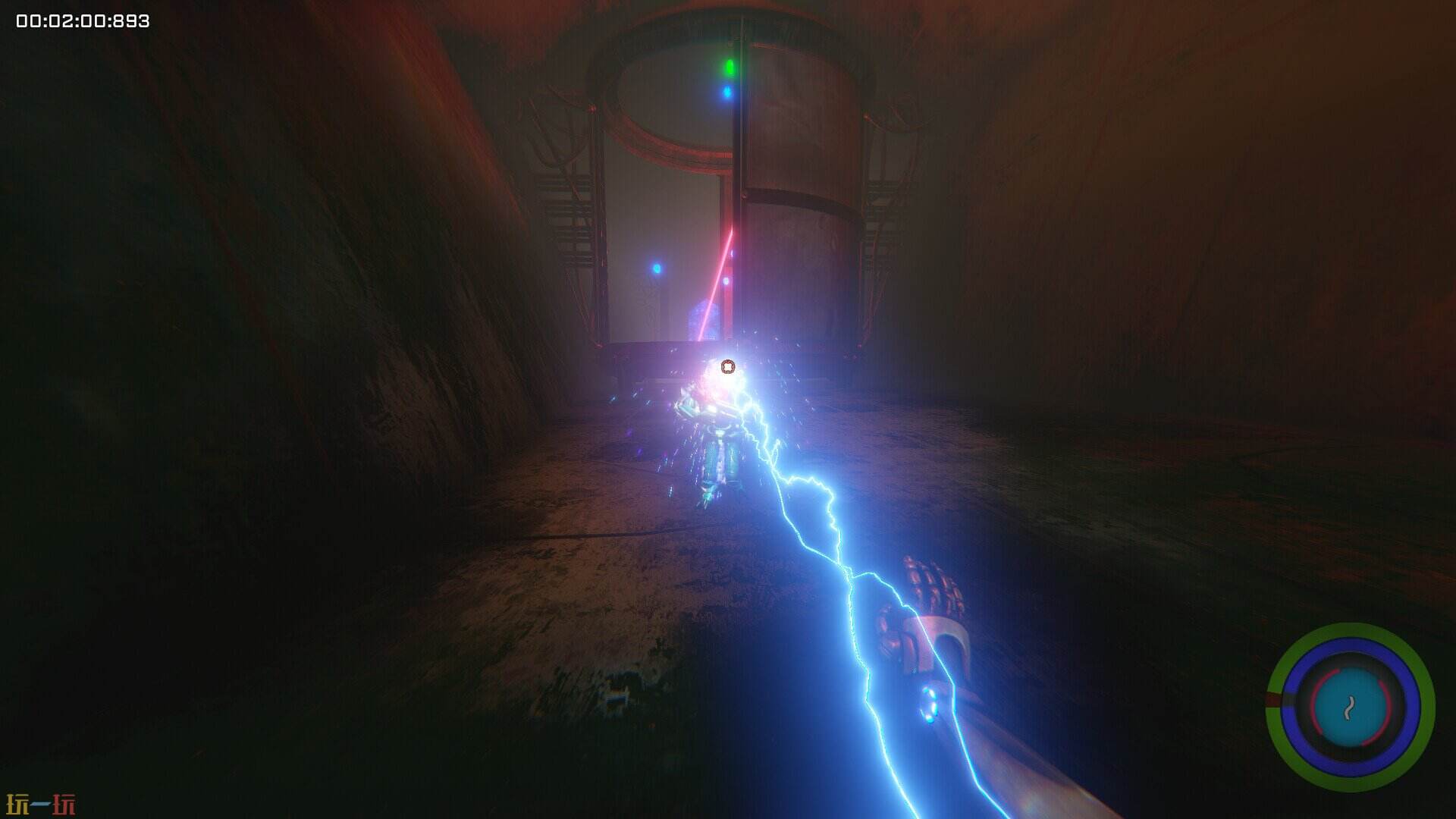This screenshot has width=1456, height=819.
Task: Click the circular ring gauge with squiggle icon
Action: [x=1350, y=708]
